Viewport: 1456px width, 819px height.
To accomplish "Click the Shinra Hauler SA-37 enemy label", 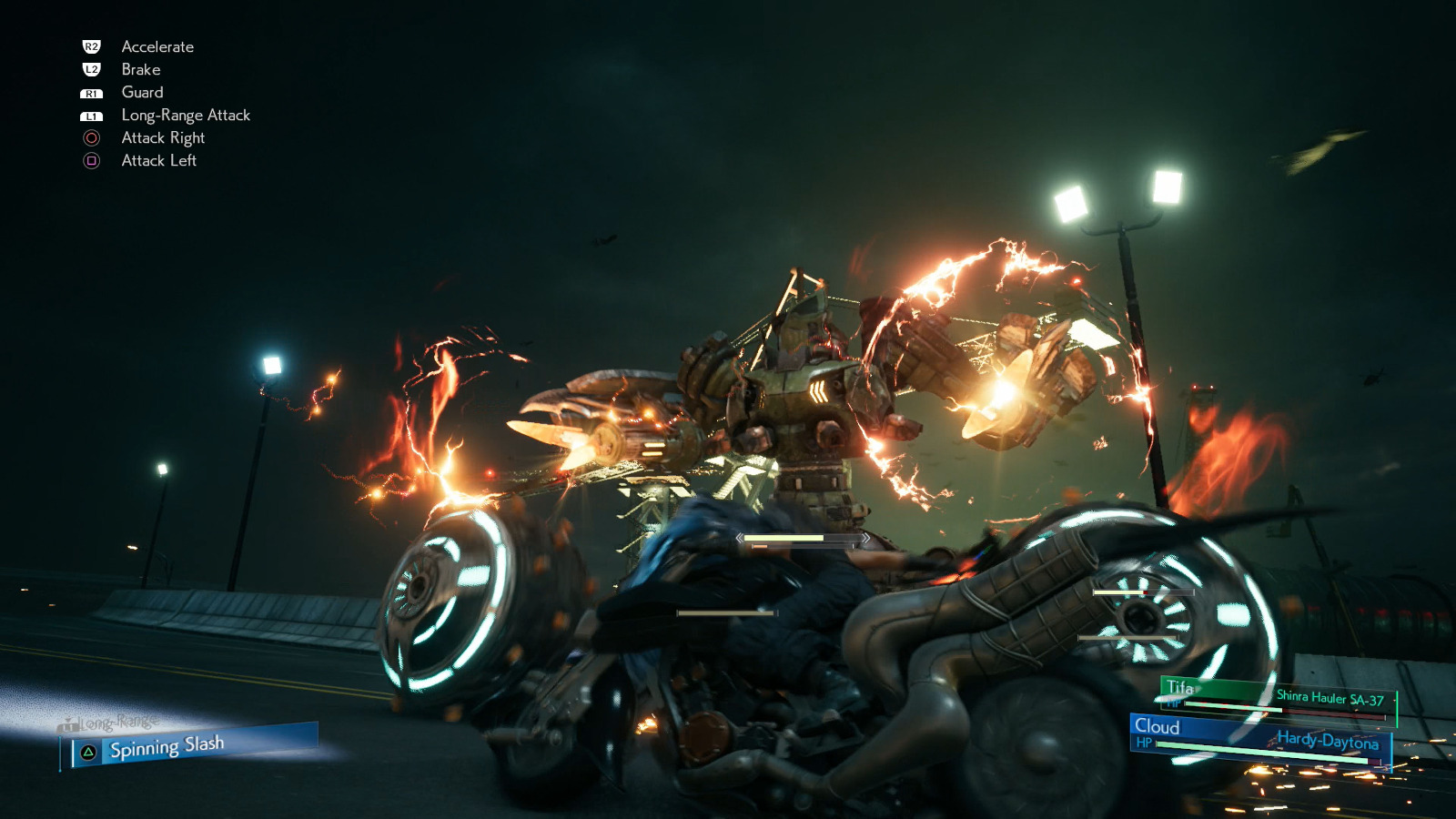I will (1330, 697).
